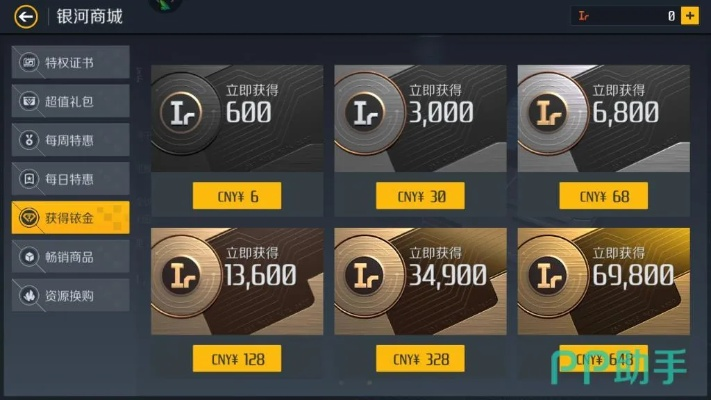Select the 34,900 iridium pack card
Screen dimensions: 711x400
[x=420, y=281]
